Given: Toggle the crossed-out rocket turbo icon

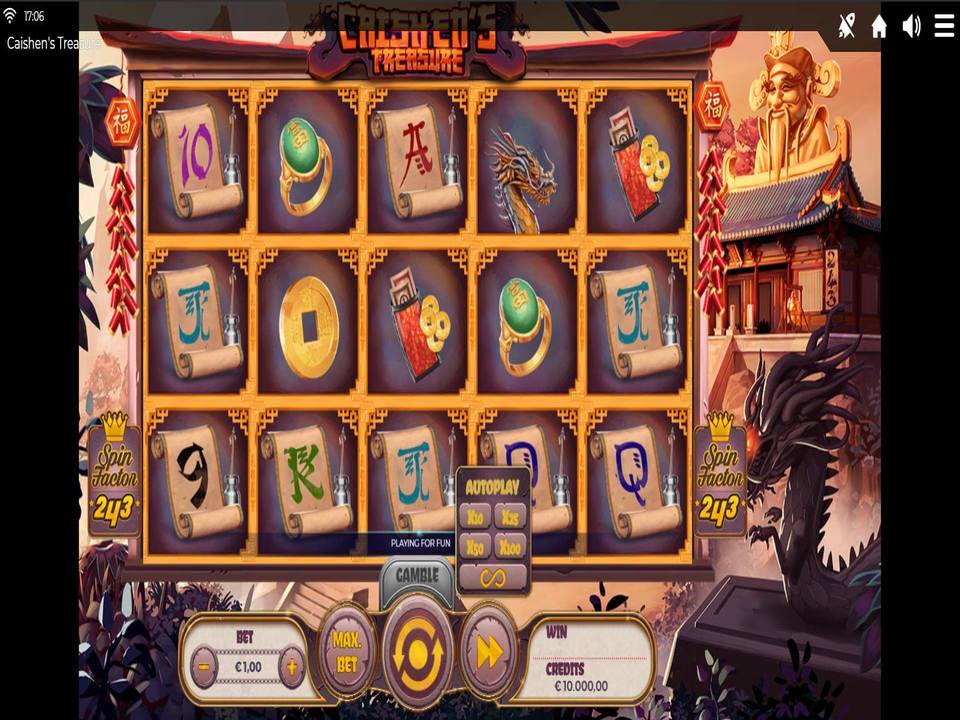Looking at the screenshot, I should 847,27.
